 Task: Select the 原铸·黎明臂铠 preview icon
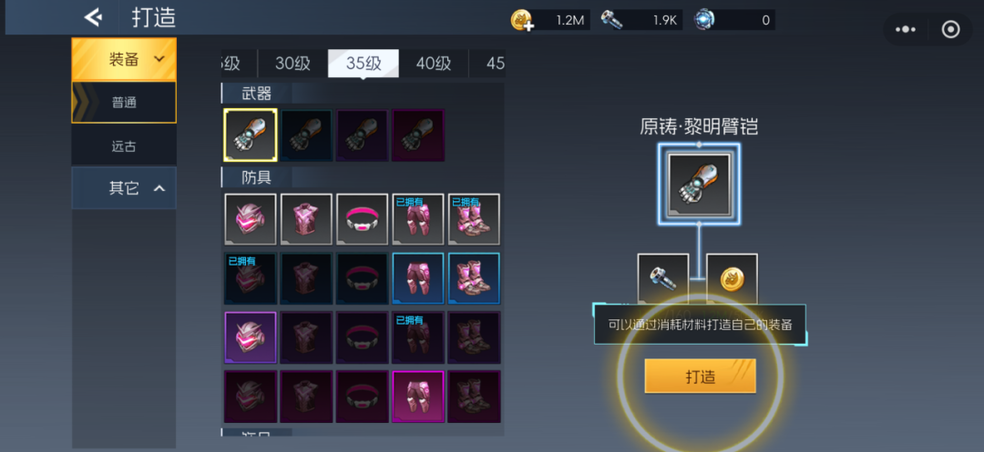pos(699,184)
